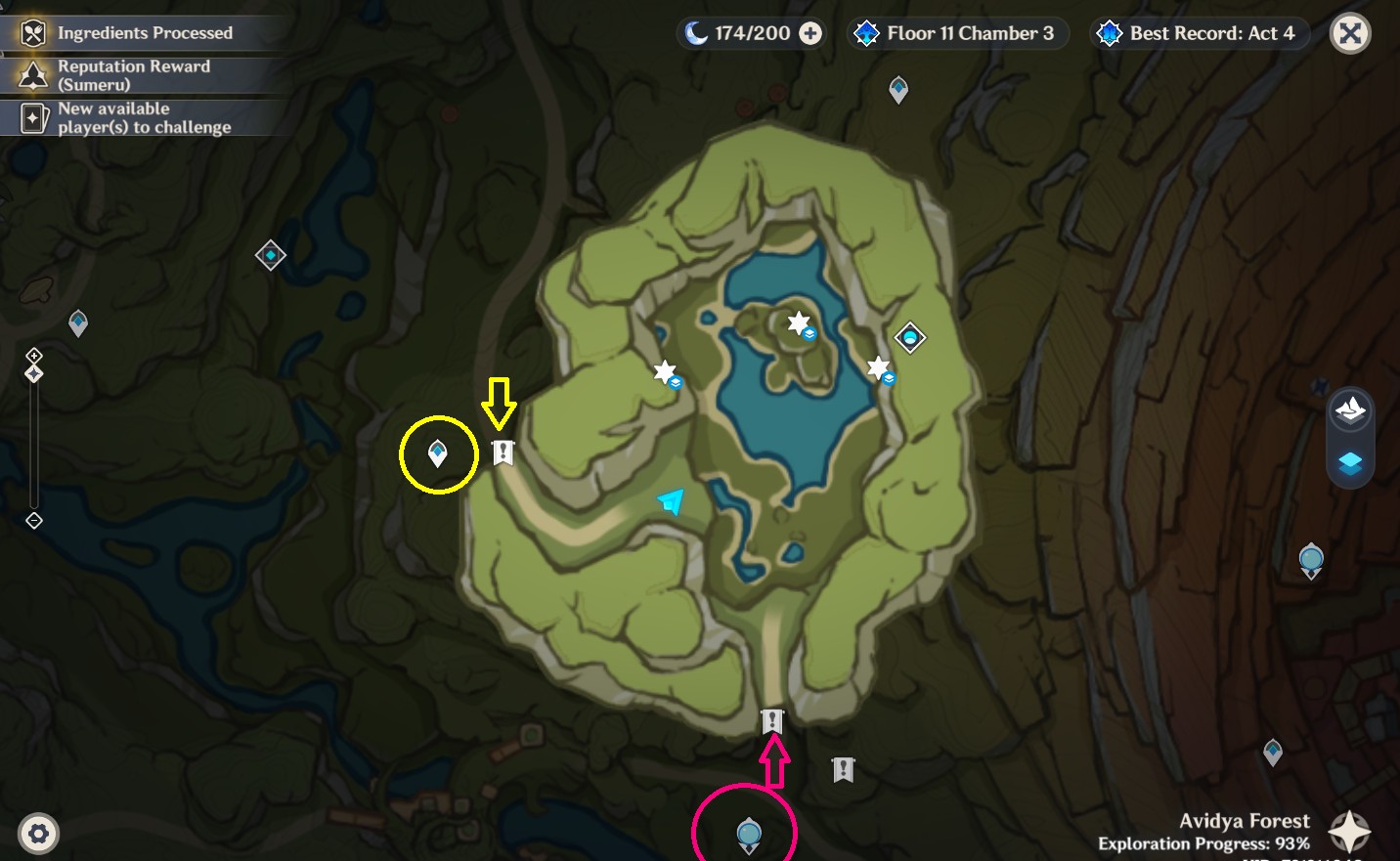Image resolution: width=1400 pixels, height=861 pixels.
Task: Switch to the surface map layer
Action: (1350, 409)
